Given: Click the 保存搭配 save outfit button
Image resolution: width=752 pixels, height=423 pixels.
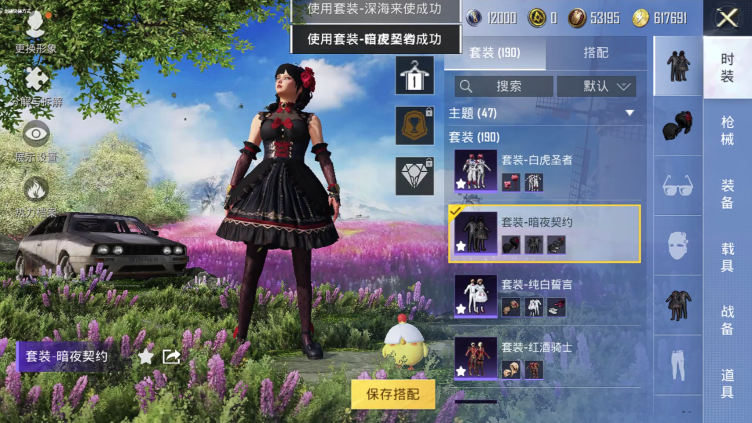Looking at the screenshot, I should tap(393, 393).
